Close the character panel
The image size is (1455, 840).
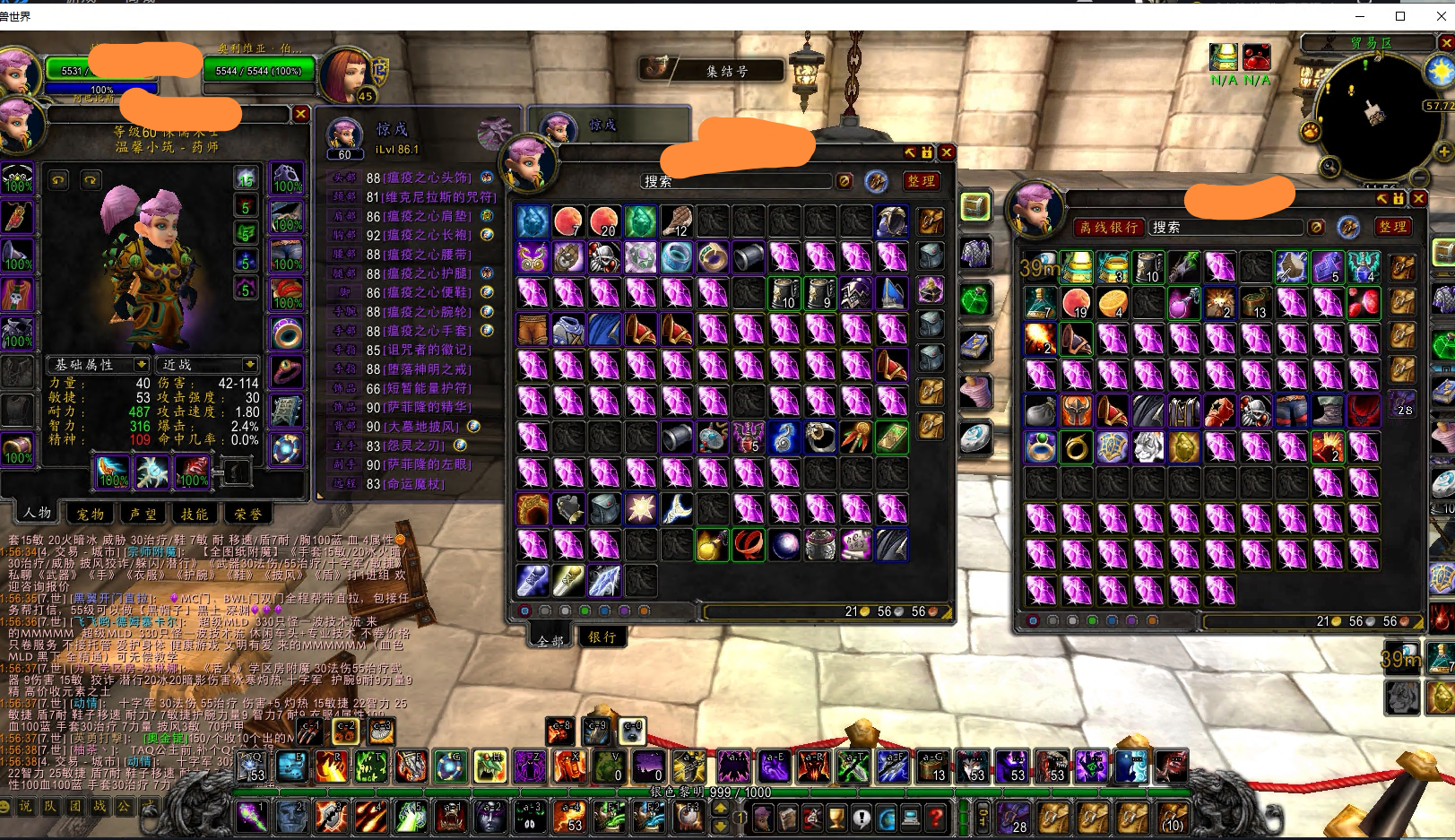pyautogui.click(x=301, y=114)
